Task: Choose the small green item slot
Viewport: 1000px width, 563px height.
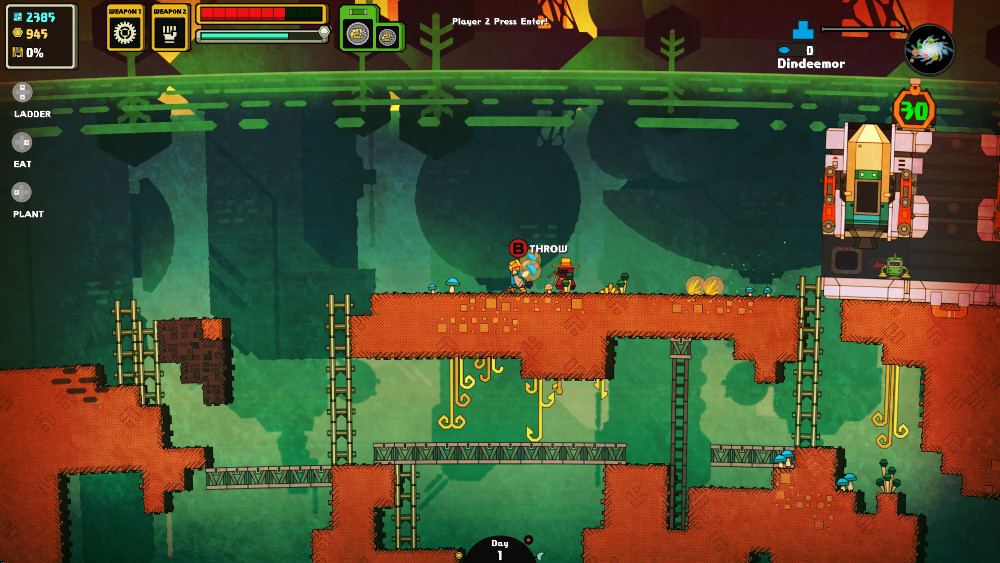Action: coord(387,37)
